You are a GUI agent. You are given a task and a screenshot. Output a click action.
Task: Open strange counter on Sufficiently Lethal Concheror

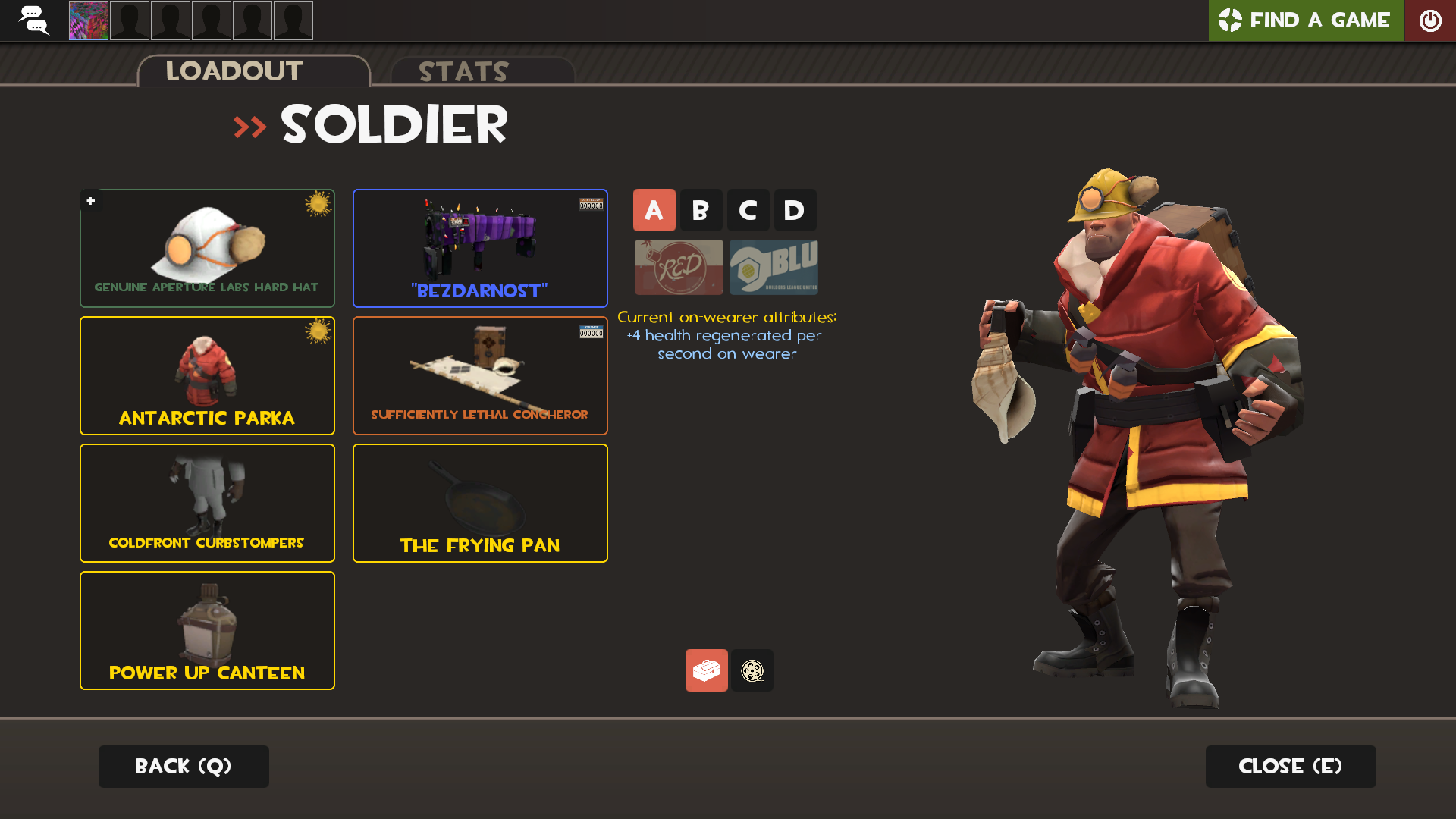pyautogui.click(x=590, y=331)
